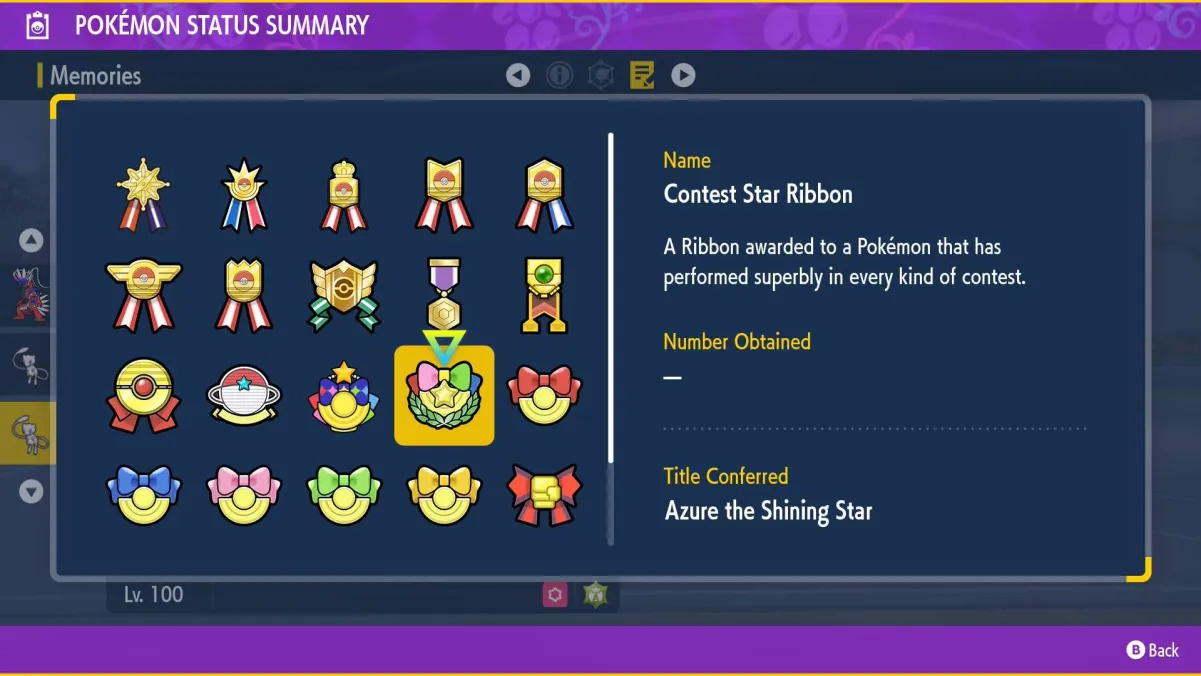Pick the round gold ribbon with red orb

[143, 396]
